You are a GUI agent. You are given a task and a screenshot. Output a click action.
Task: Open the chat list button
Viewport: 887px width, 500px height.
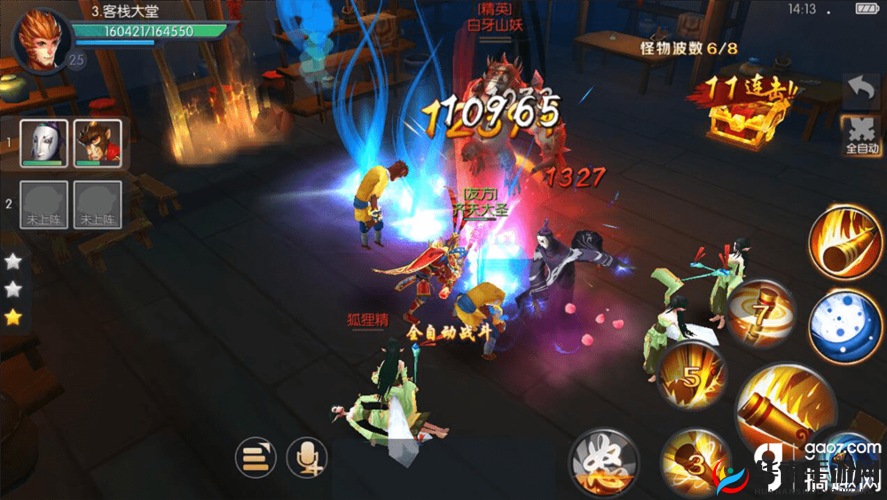255,457
